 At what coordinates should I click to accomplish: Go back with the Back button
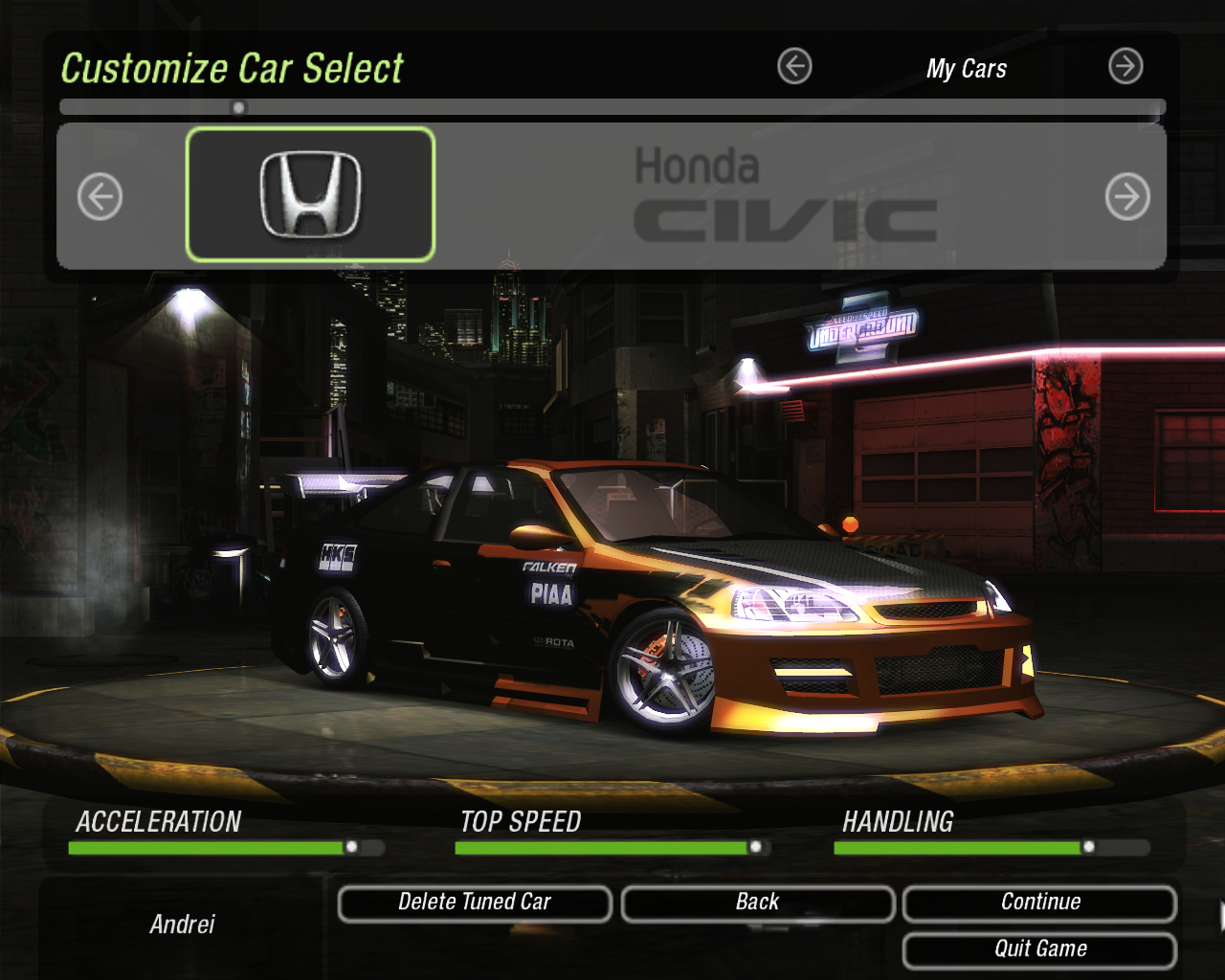(757, 903)
